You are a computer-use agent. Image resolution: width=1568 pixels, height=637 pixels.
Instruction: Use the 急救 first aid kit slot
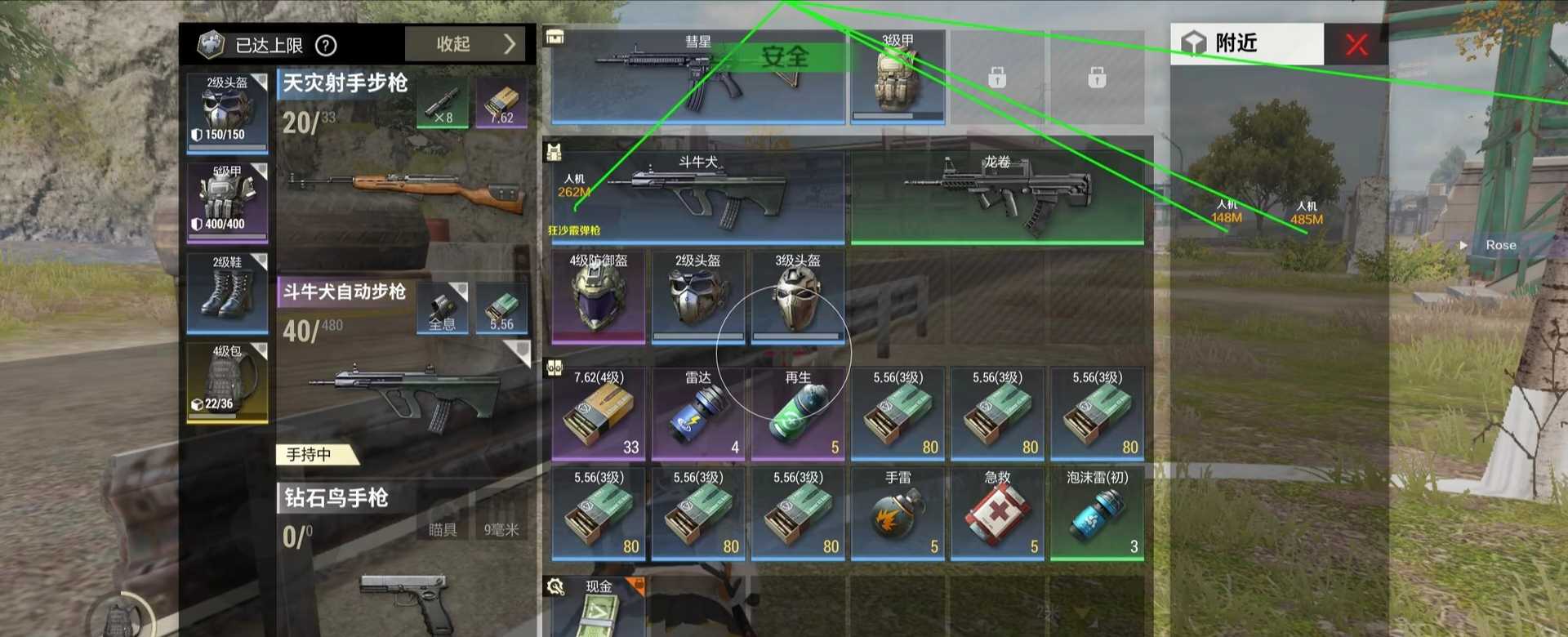[998, 513]
